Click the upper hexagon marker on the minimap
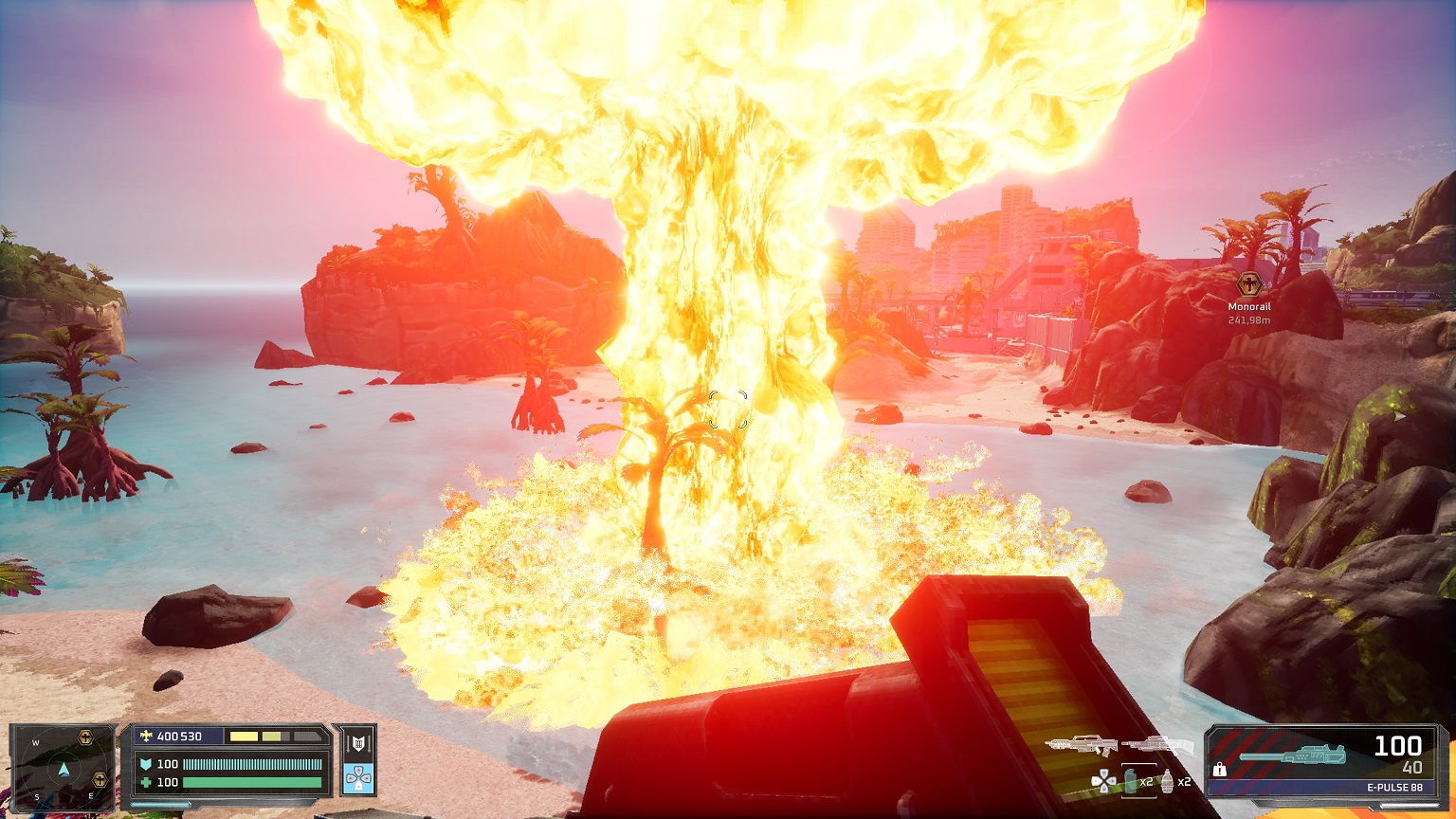Viewport: 1456px width, 819px height. 86,737
